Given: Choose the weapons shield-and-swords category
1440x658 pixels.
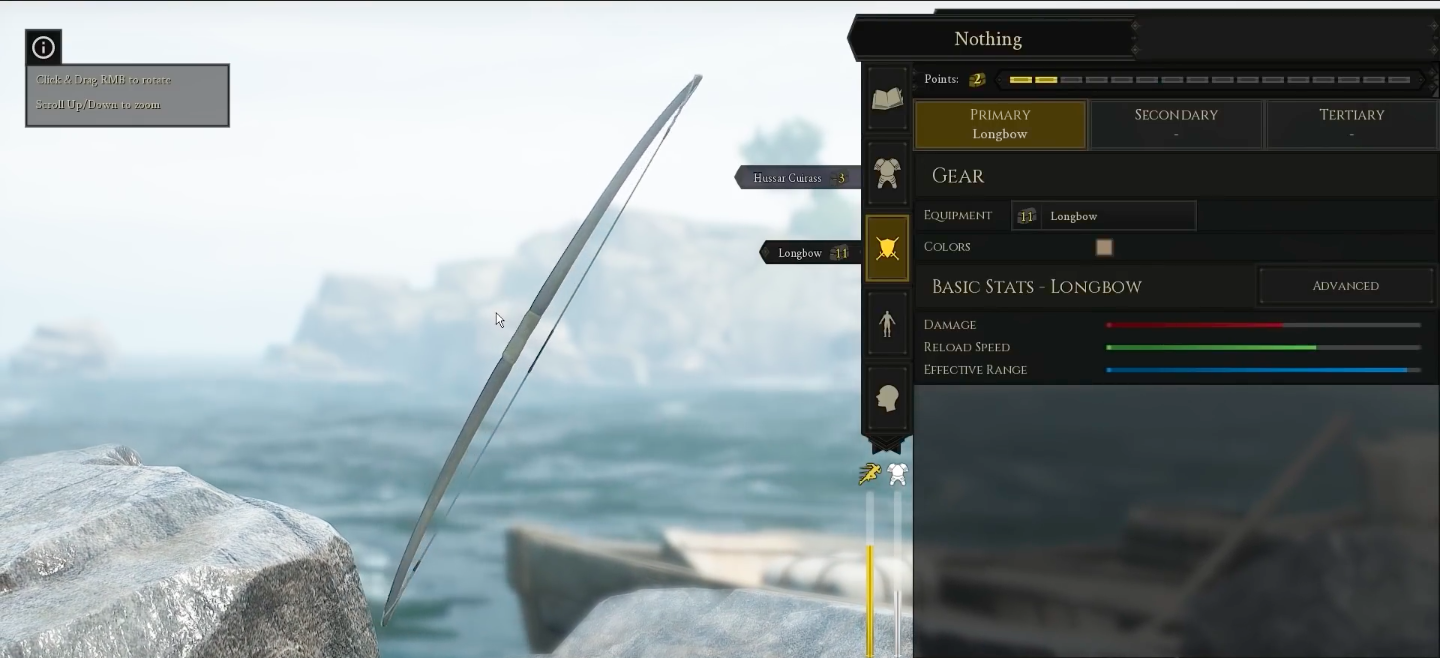Looking at the screenshot, I should 887,248.
